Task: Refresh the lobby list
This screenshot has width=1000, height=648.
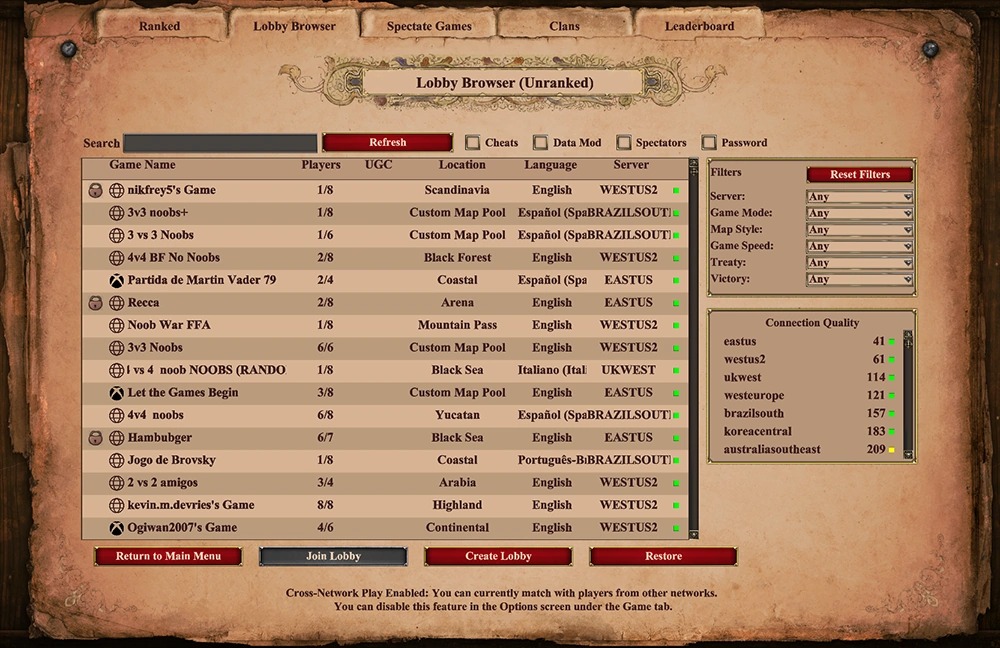Action: point(387,143)
